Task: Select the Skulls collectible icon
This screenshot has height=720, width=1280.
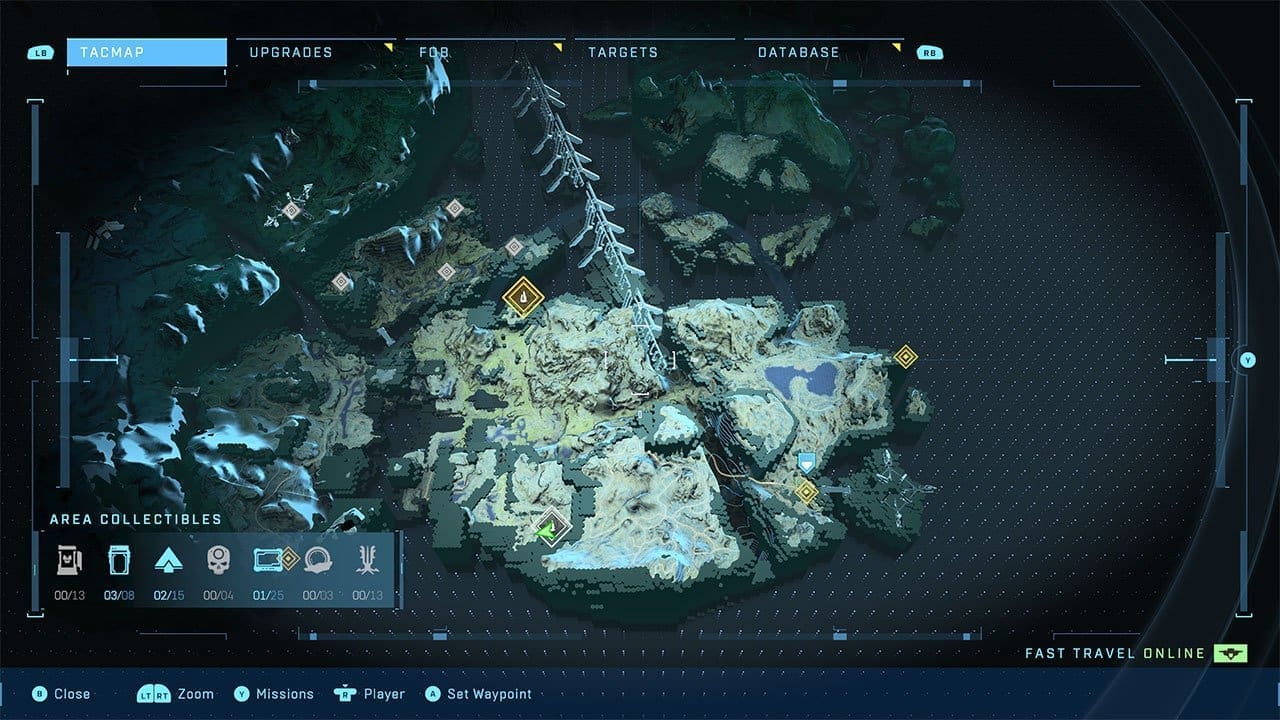Action: coord(222,560)
